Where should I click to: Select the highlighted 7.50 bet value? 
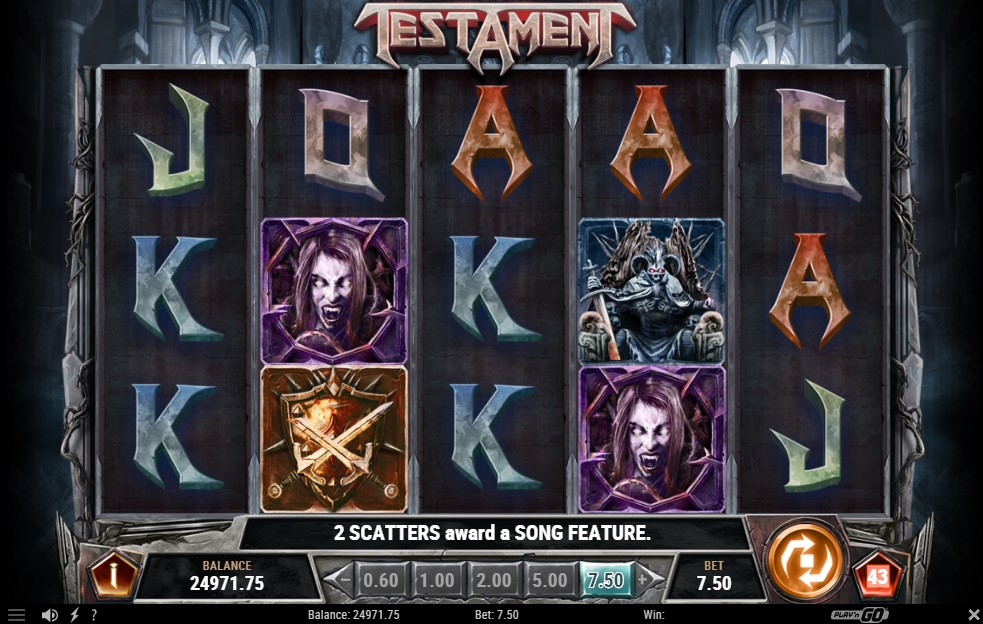(606, 580)
